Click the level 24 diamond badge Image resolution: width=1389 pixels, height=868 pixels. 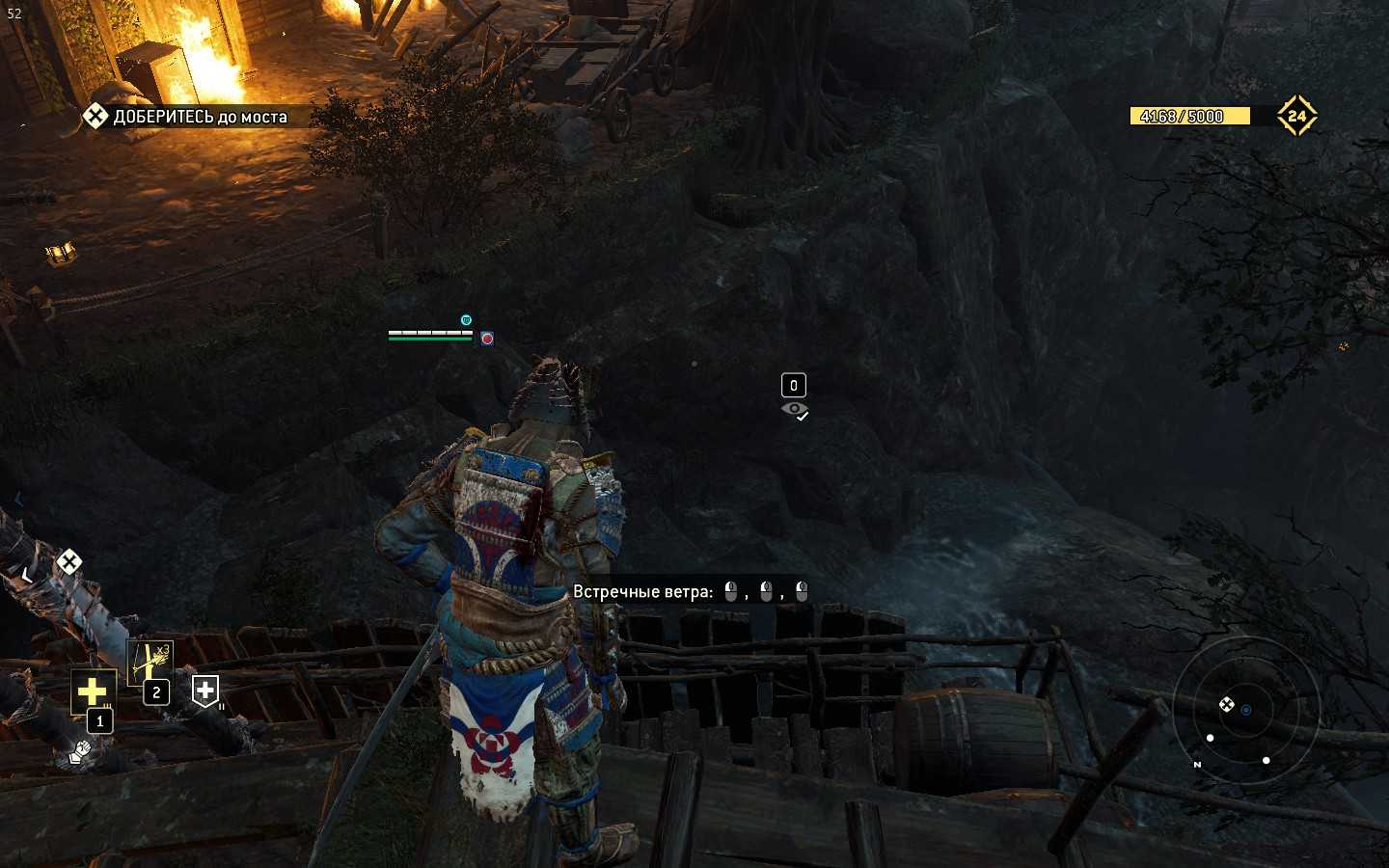click(x=1296, y=116)
